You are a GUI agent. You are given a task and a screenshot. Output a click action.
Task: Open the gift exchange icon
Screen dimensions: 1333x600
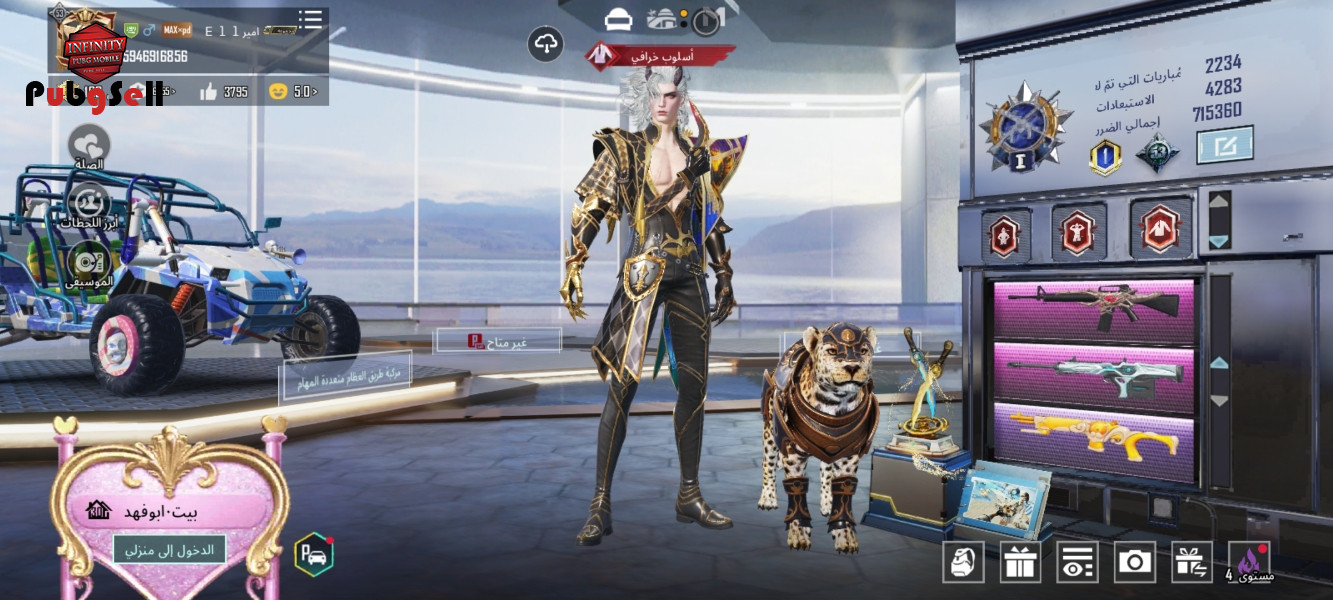pos(1191,562)
